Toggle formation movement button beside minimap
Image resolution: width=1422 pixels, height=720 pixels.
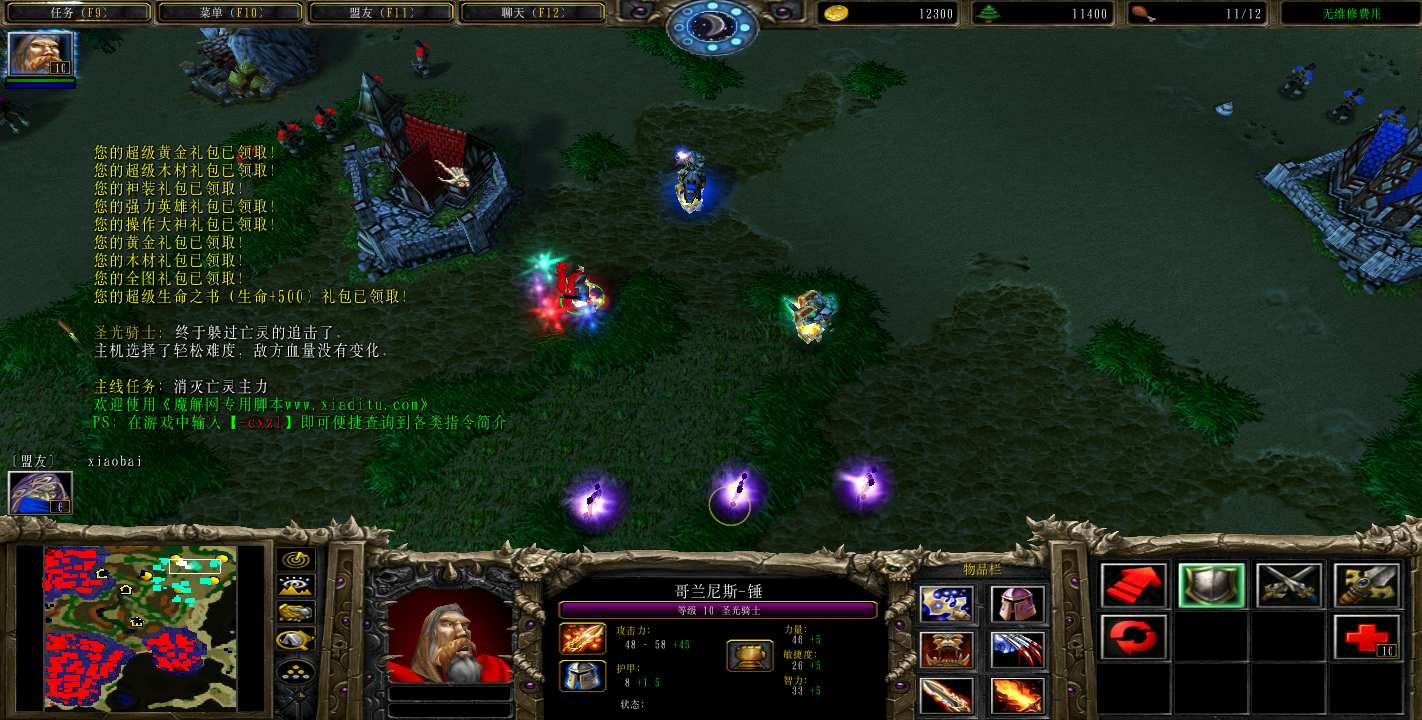pos(295,672)
